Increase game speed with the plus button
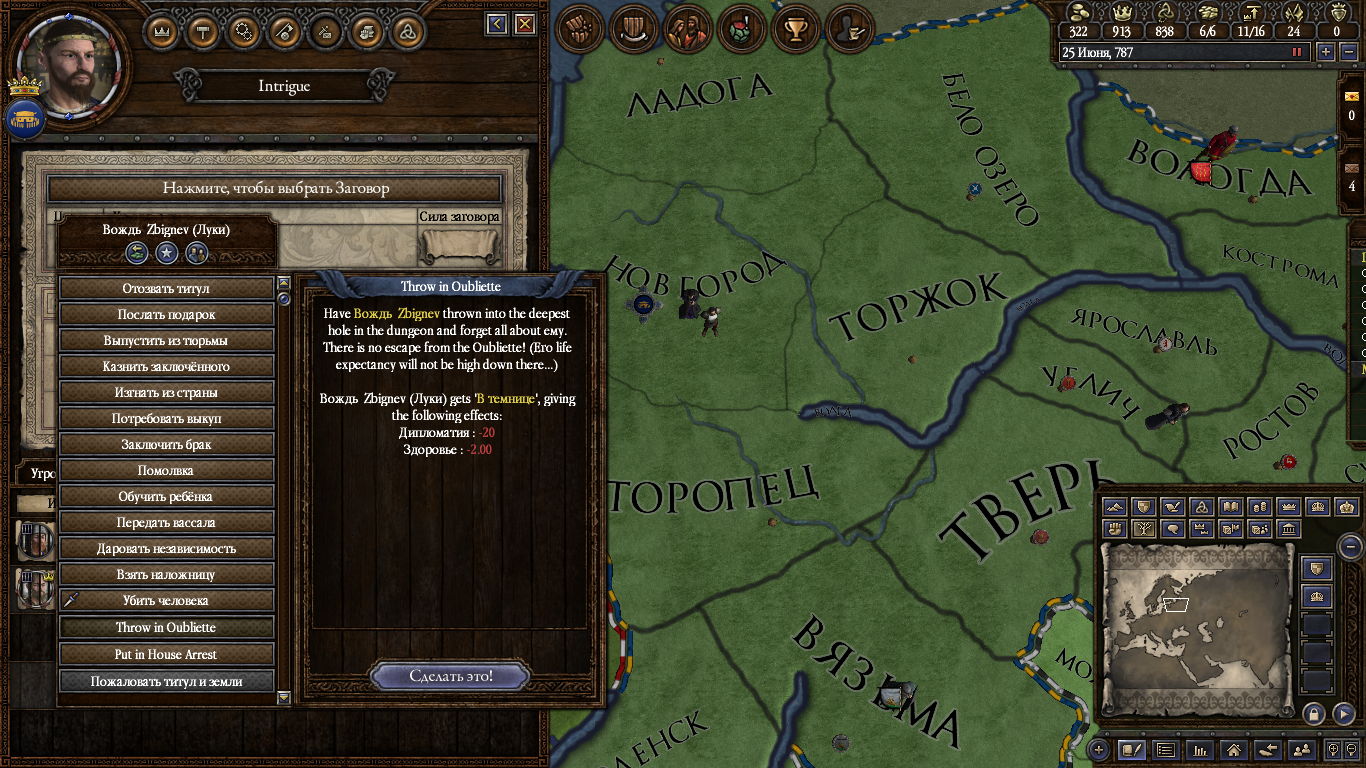The width and height of the screenshot is (1366, 768). point(1327,52)
